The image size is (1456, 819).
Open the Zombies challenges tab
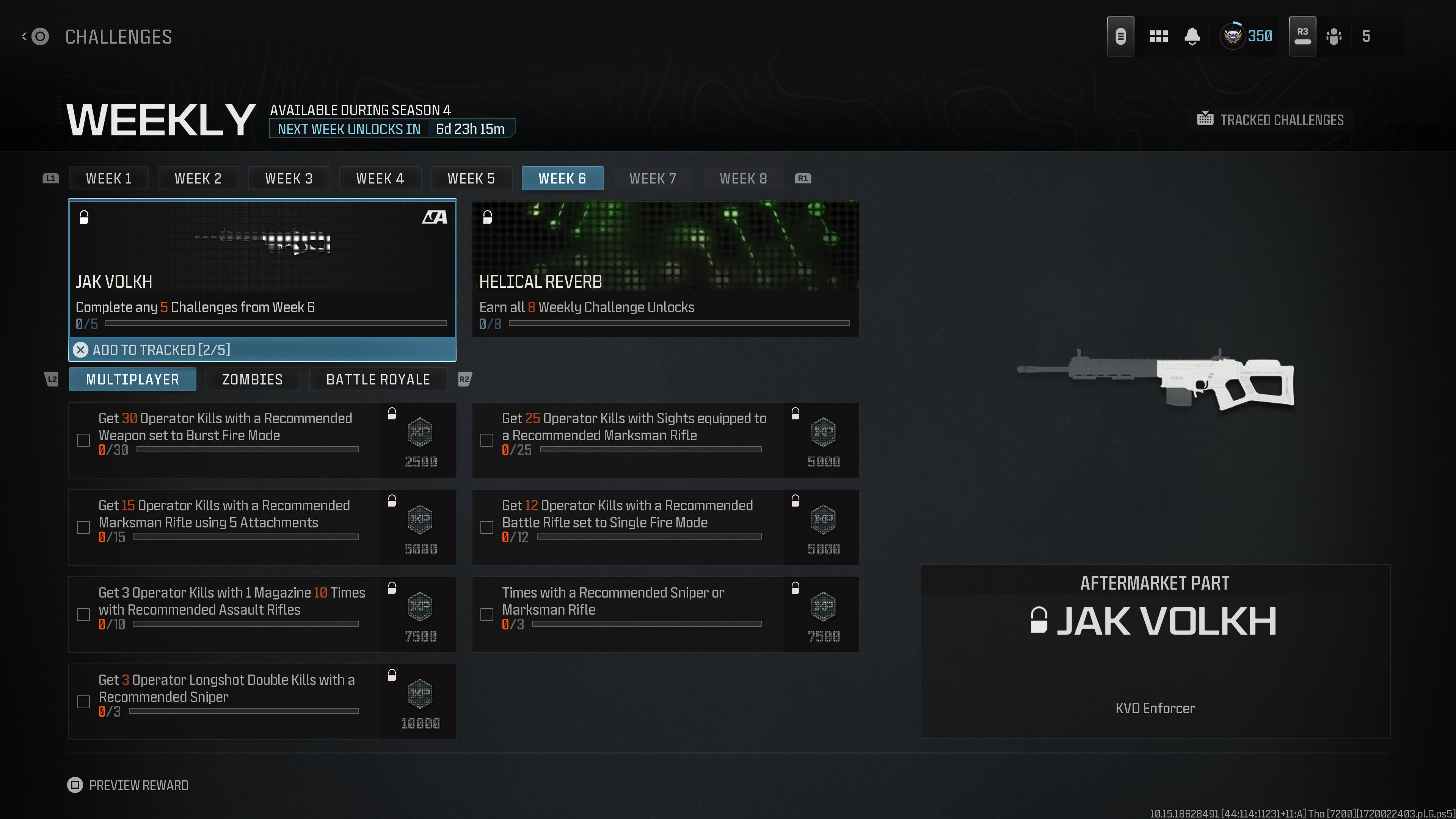252,379
